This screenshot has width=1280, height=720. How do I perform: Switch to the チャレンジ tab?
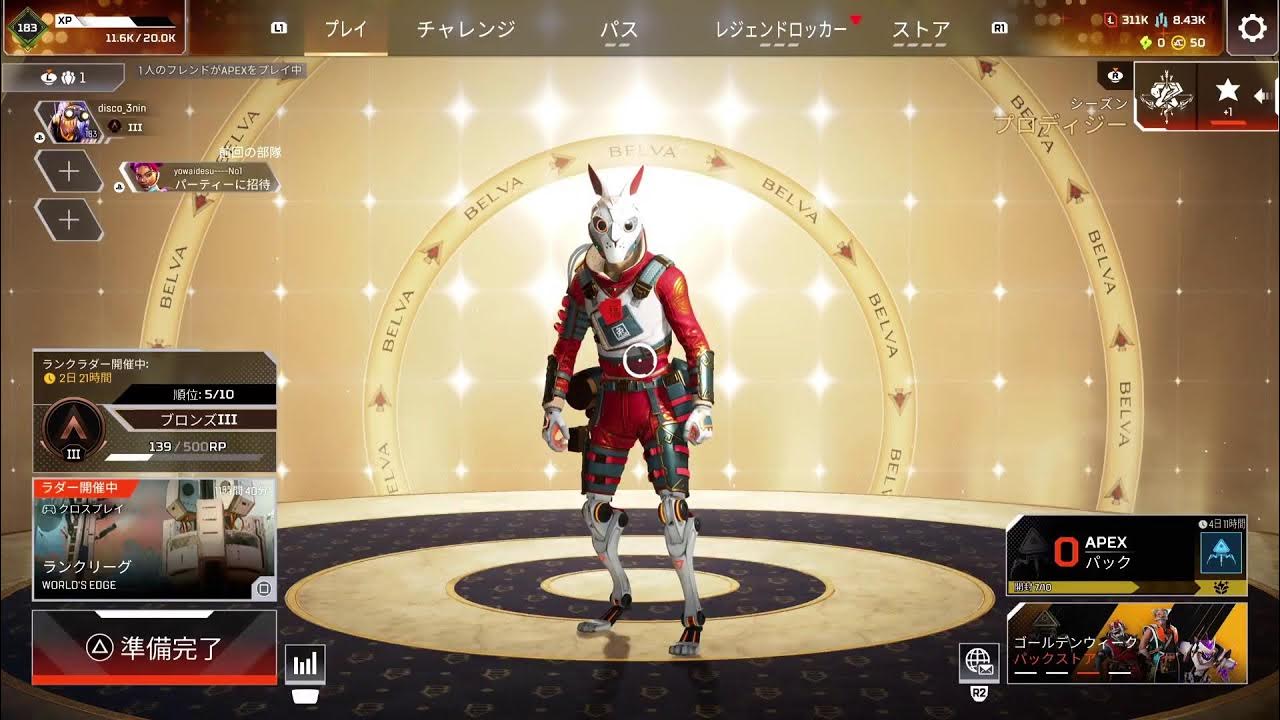[x=467, y=30]
